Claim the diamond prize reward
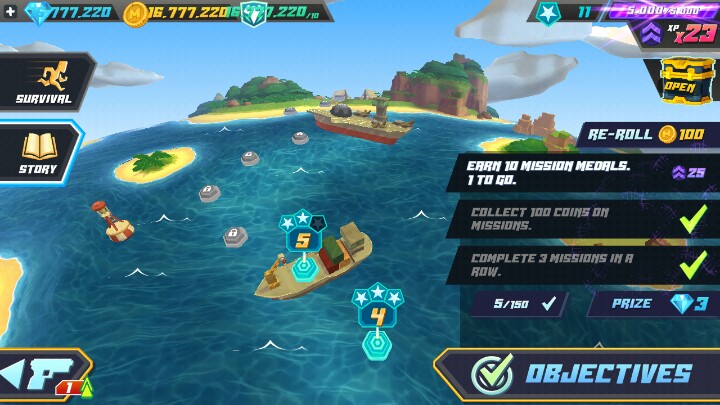Viewport: 720px width, 405px height. pos(651,304)
